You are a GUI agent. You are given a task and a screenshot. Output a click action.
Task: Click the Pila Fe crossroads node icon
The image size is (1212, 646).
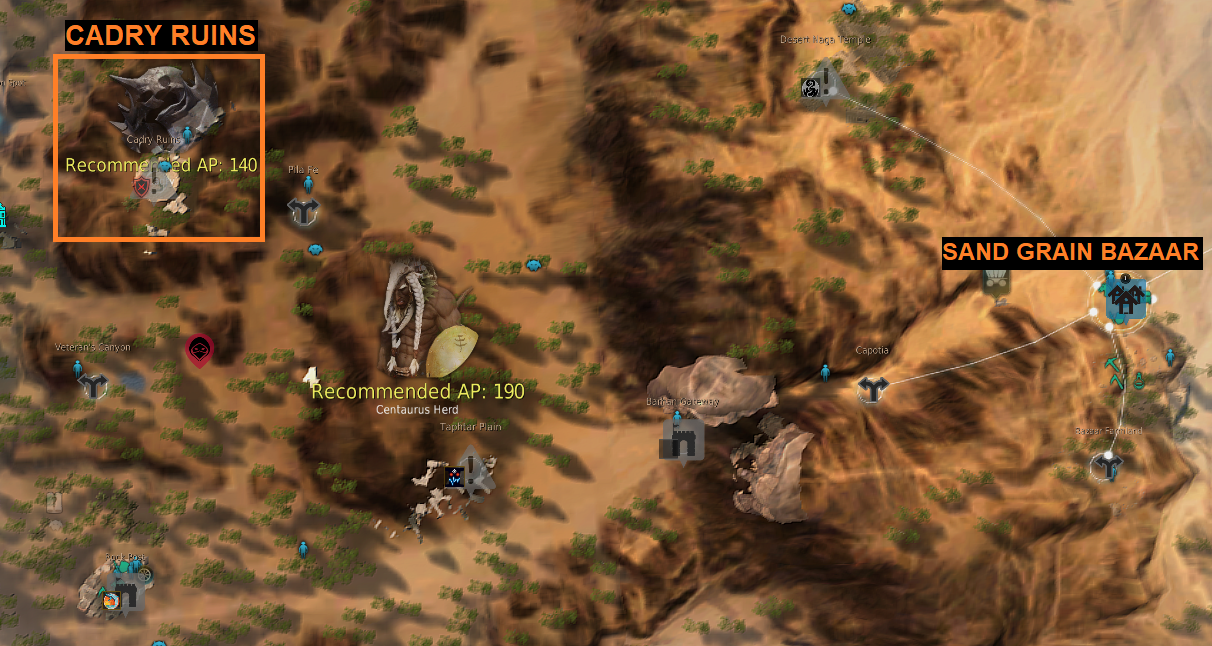(x=302, y=211)
